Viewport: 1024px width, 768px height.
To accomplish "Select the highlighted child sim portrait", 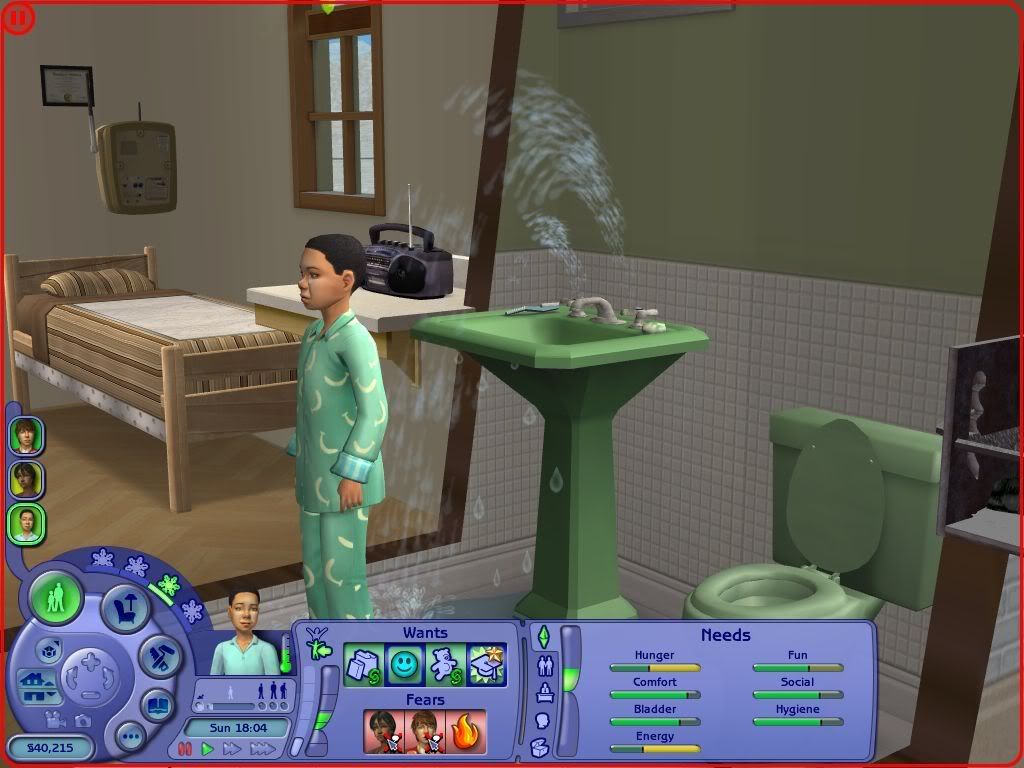I will [x=26, y=524].
